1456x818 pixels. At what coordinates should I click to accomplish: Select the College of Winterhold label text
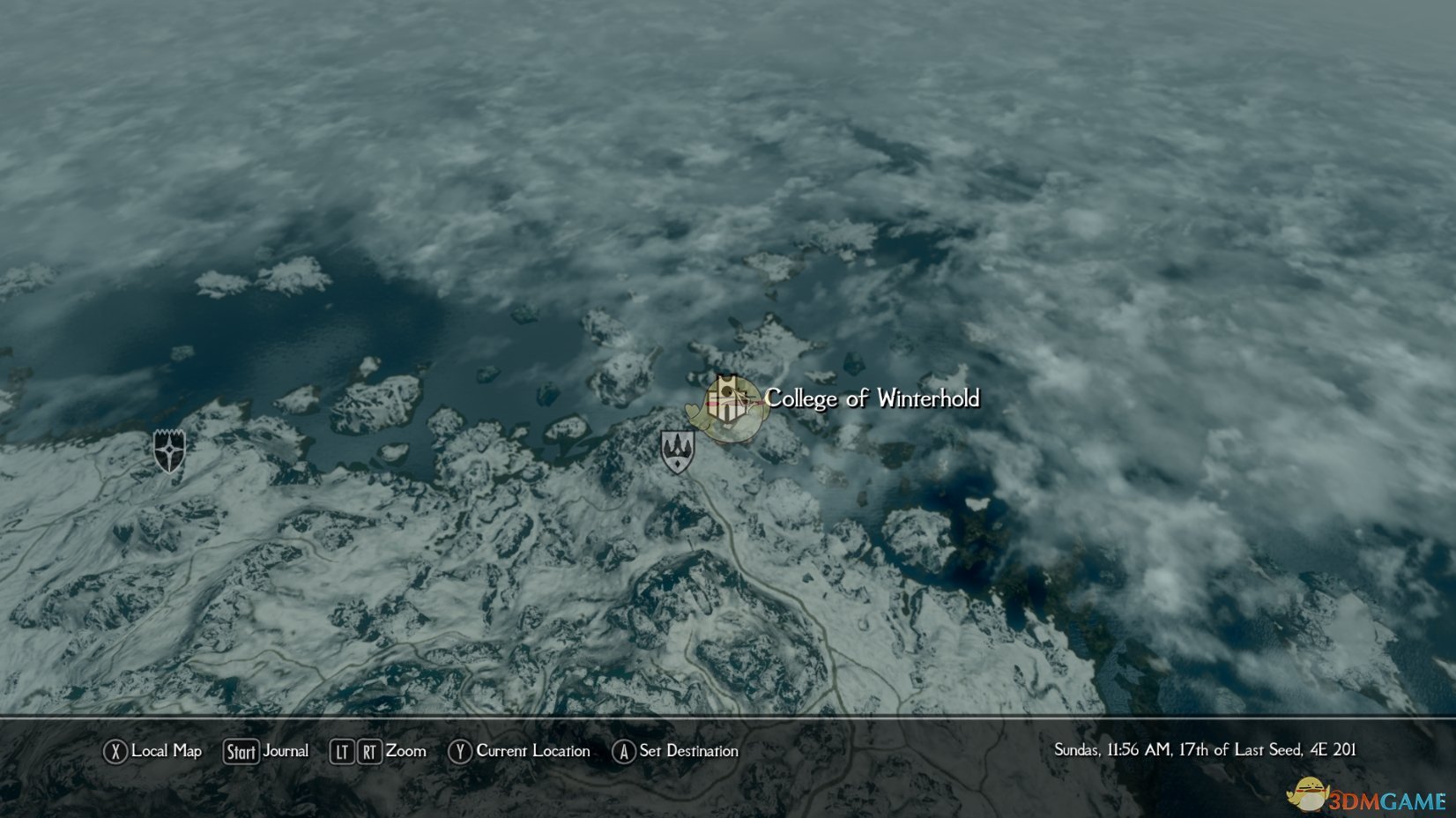click(873, 398)
